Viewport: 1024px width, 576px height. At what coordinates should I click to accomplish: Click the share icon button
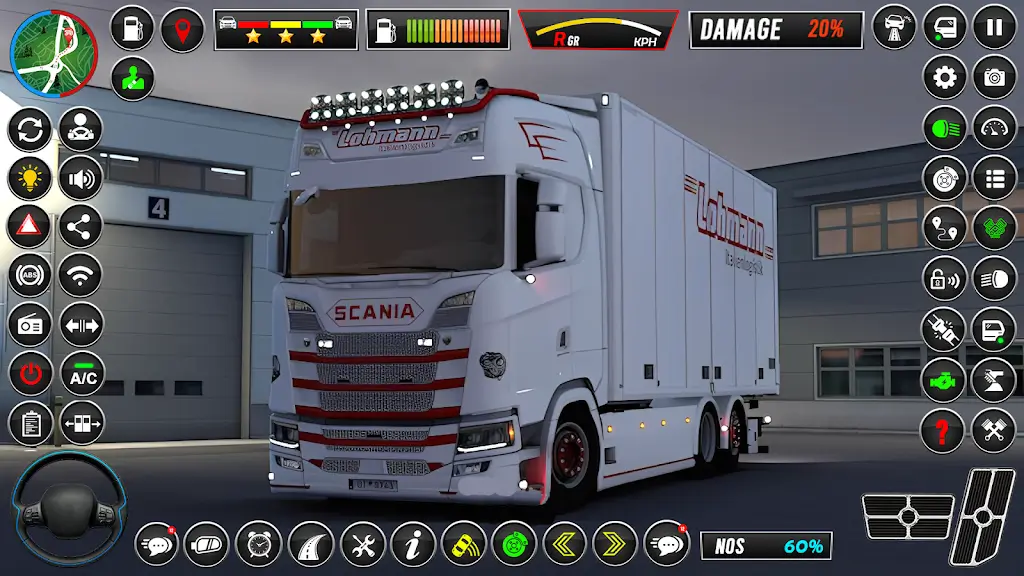81,227
